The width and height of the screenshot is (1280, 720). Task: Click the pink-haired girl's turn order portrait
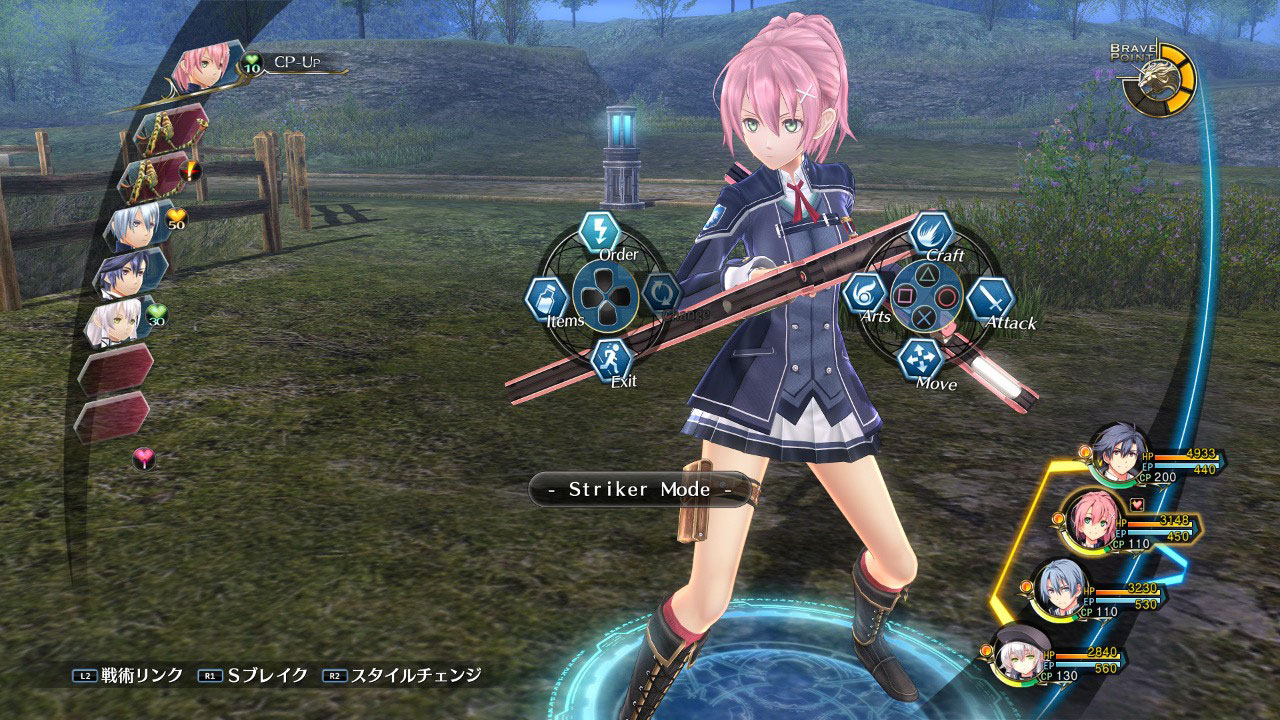pos(203,70)
